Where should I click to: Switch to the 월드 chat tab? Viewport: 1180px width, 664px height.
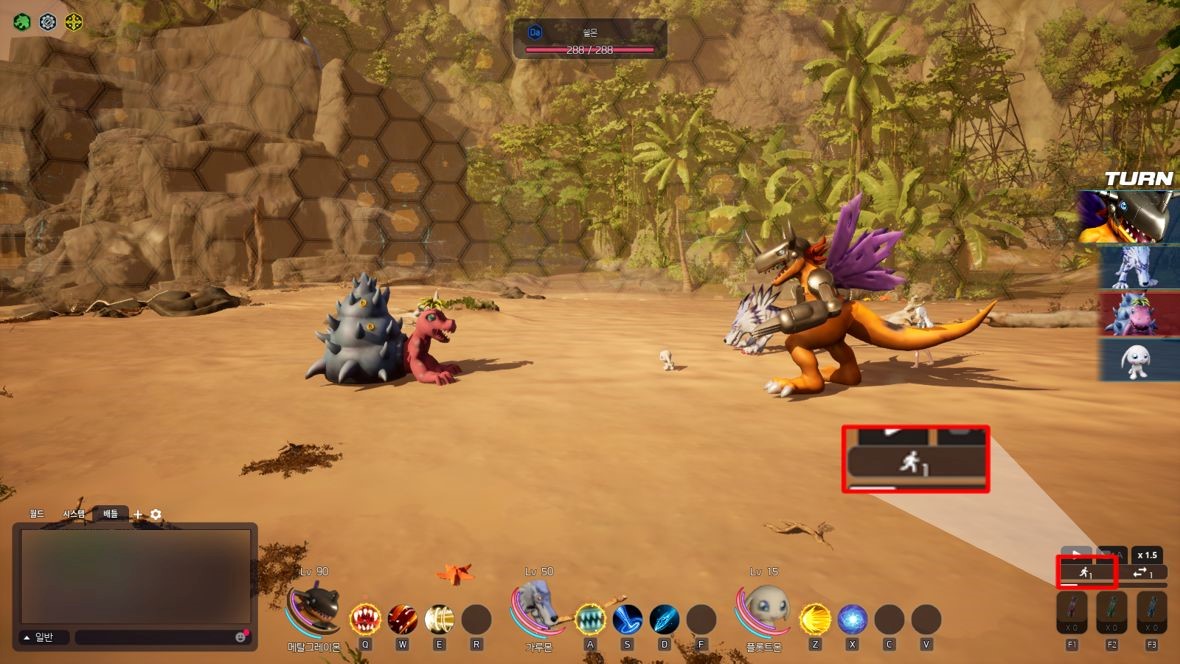coord(37,514)
